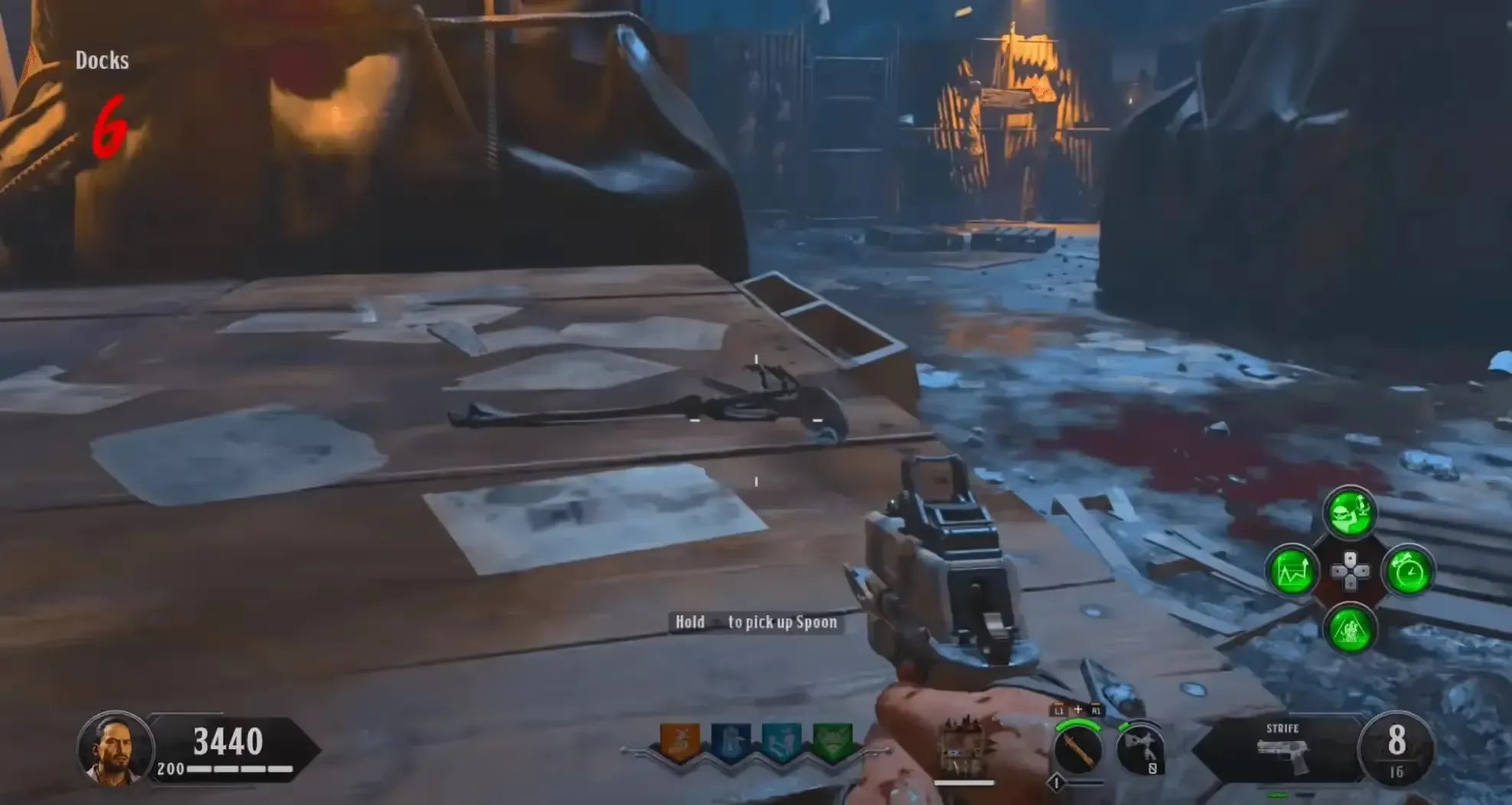Image resolution: width=1512 pixels, height=805 pixels.
Task: Select the teal perk badge
Action: point(780,741)
